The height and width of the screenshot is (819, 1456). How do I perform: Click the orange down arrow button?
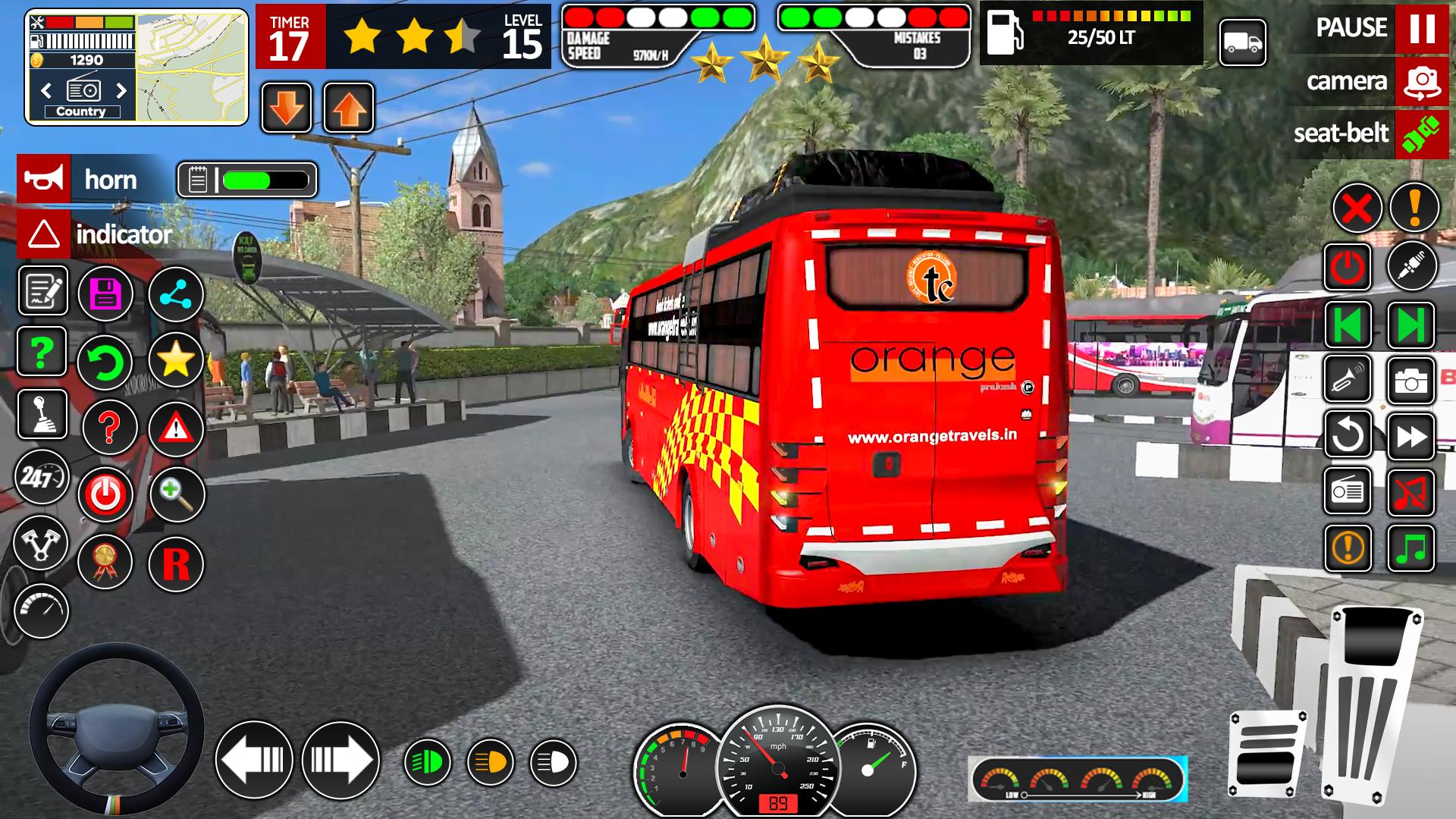tap(287, 108)
